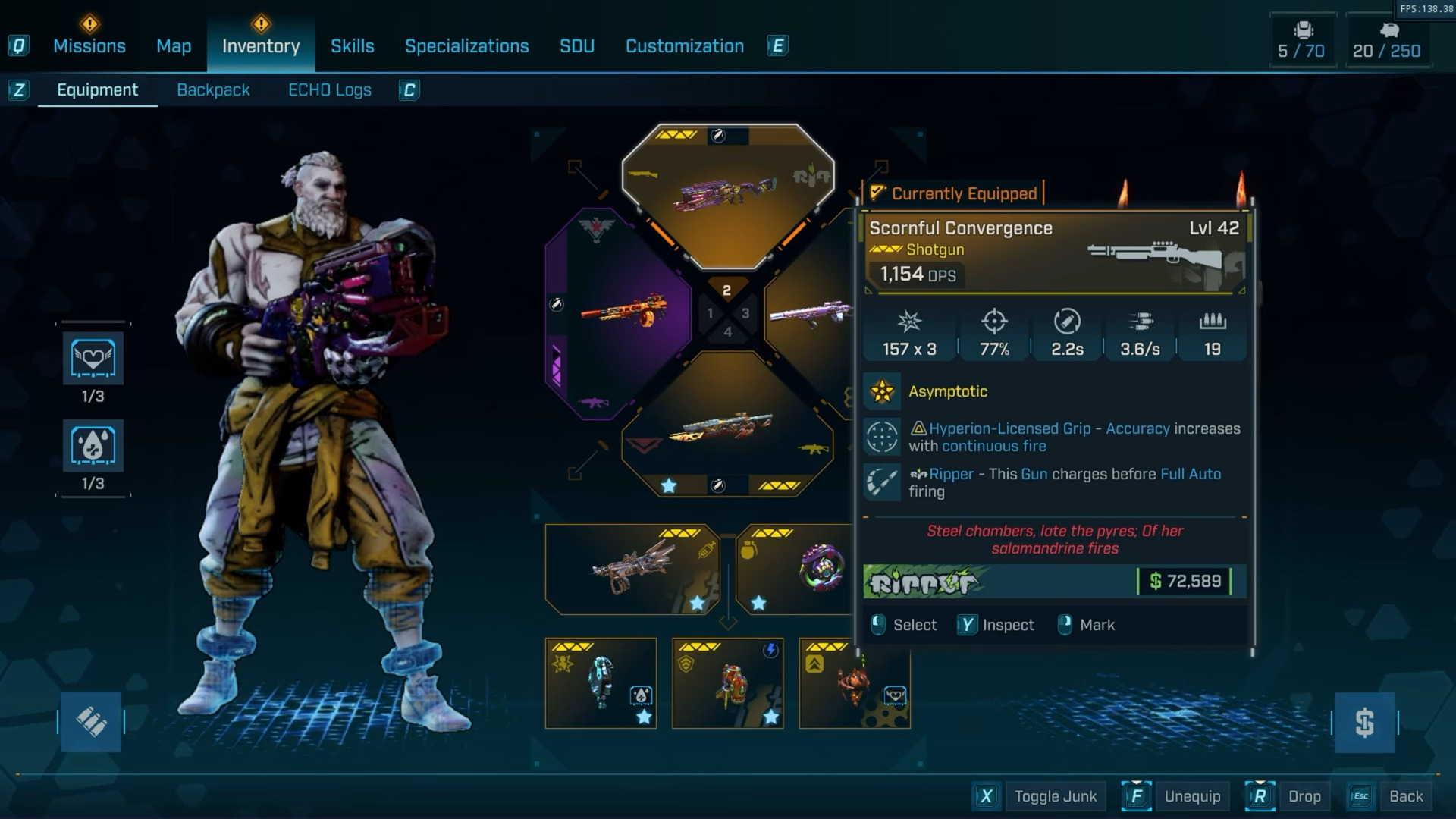The height and width of the screenshot is (819, 1456).
Task: Select the shield slot with lightning icon
Action: (728, 683)
